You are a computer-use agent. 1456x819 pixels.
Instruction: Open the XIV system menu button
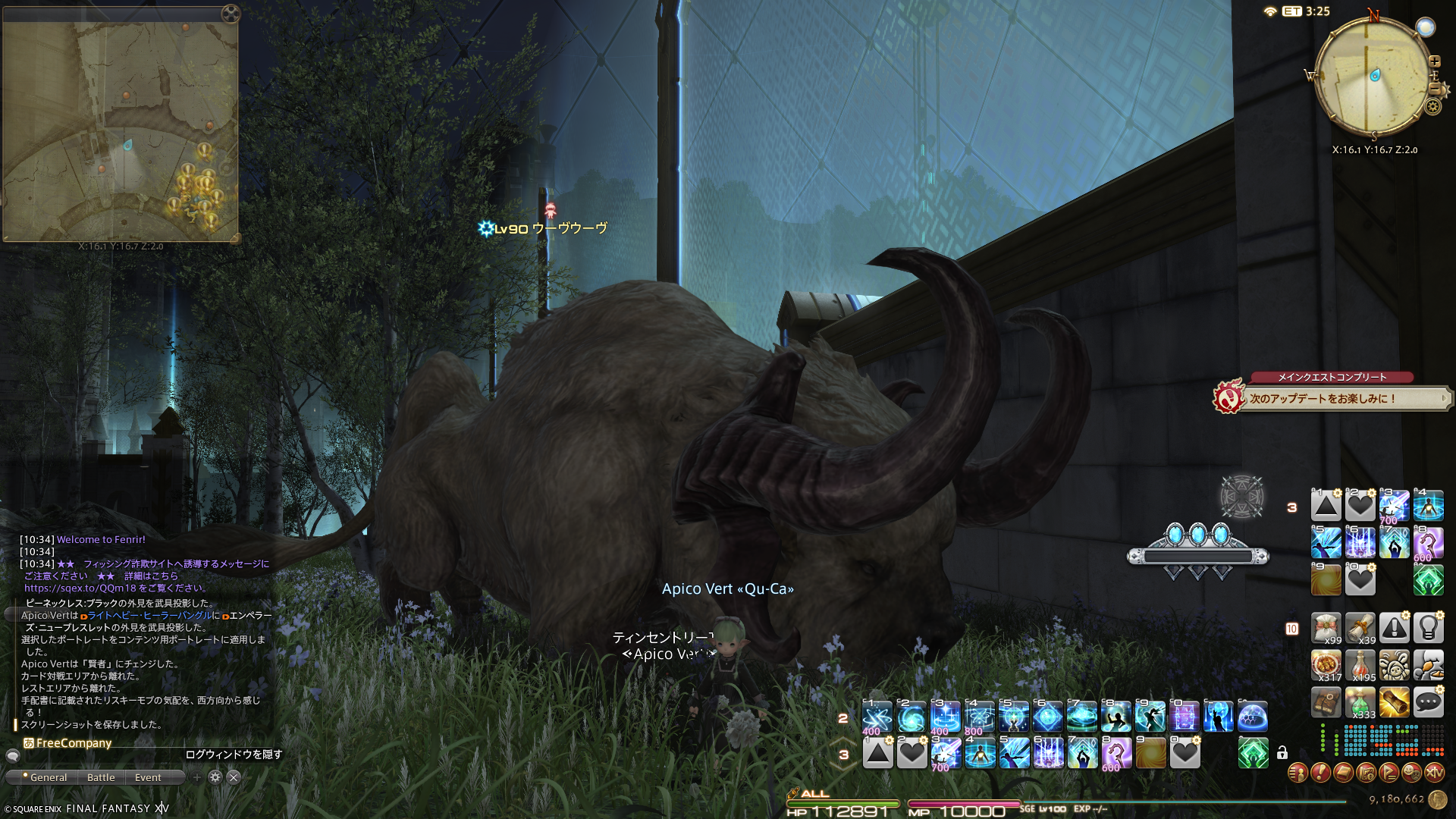(x=1434, y=773)
